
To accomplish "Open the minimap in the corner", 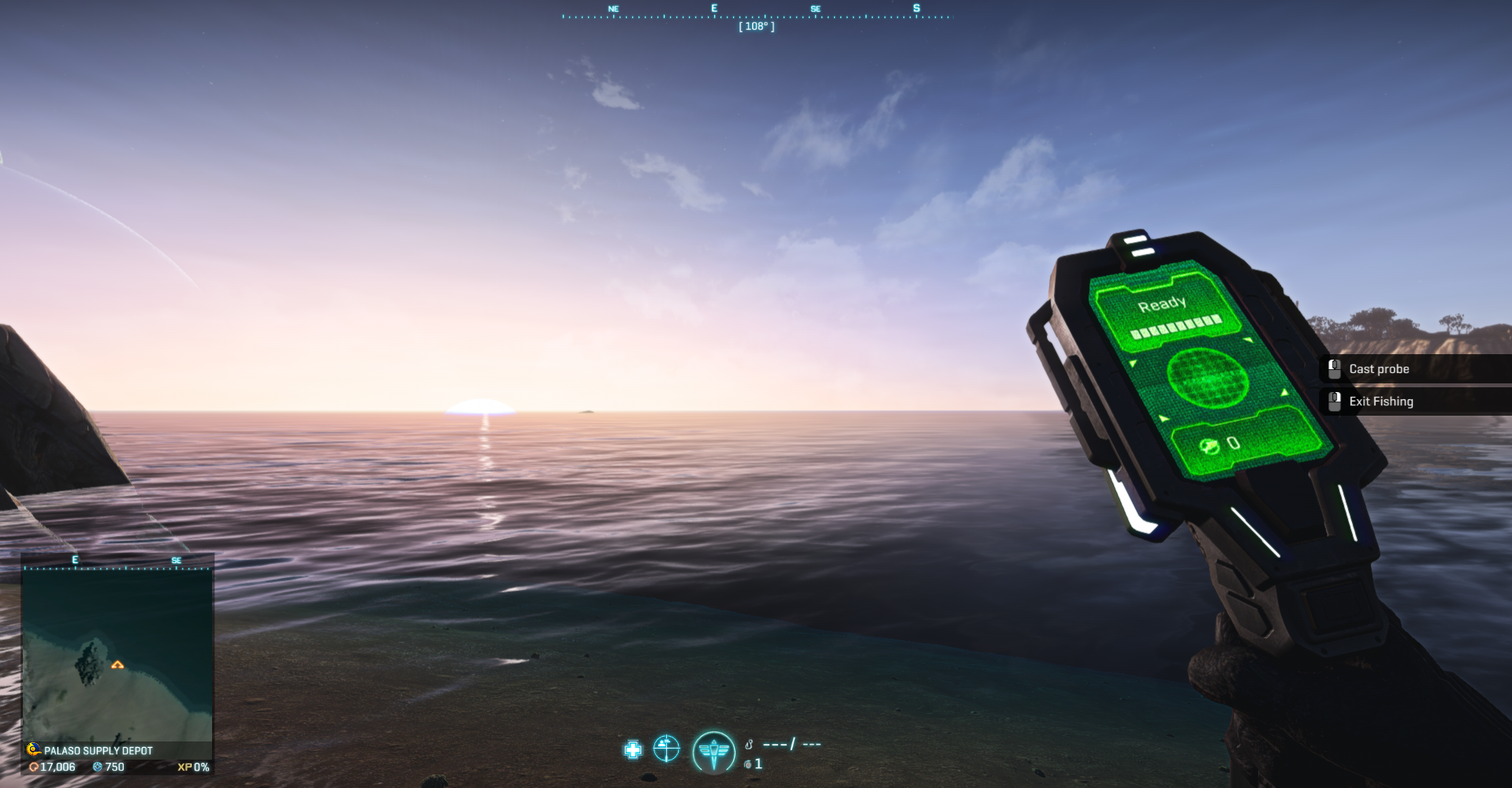I will [117, 653].
